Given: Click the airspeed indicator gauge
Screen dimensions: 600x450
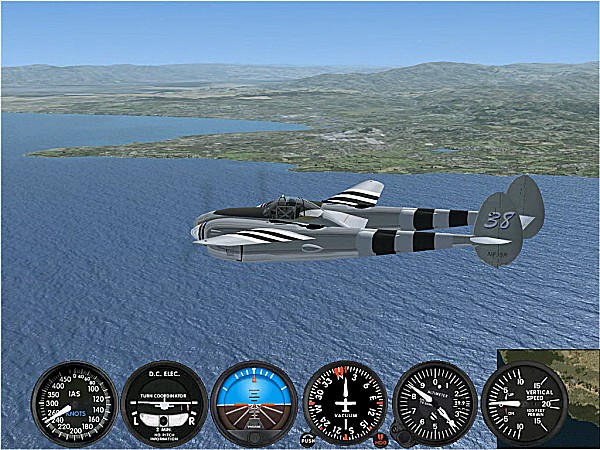Looking at the screenshot, I should [74, 403].
